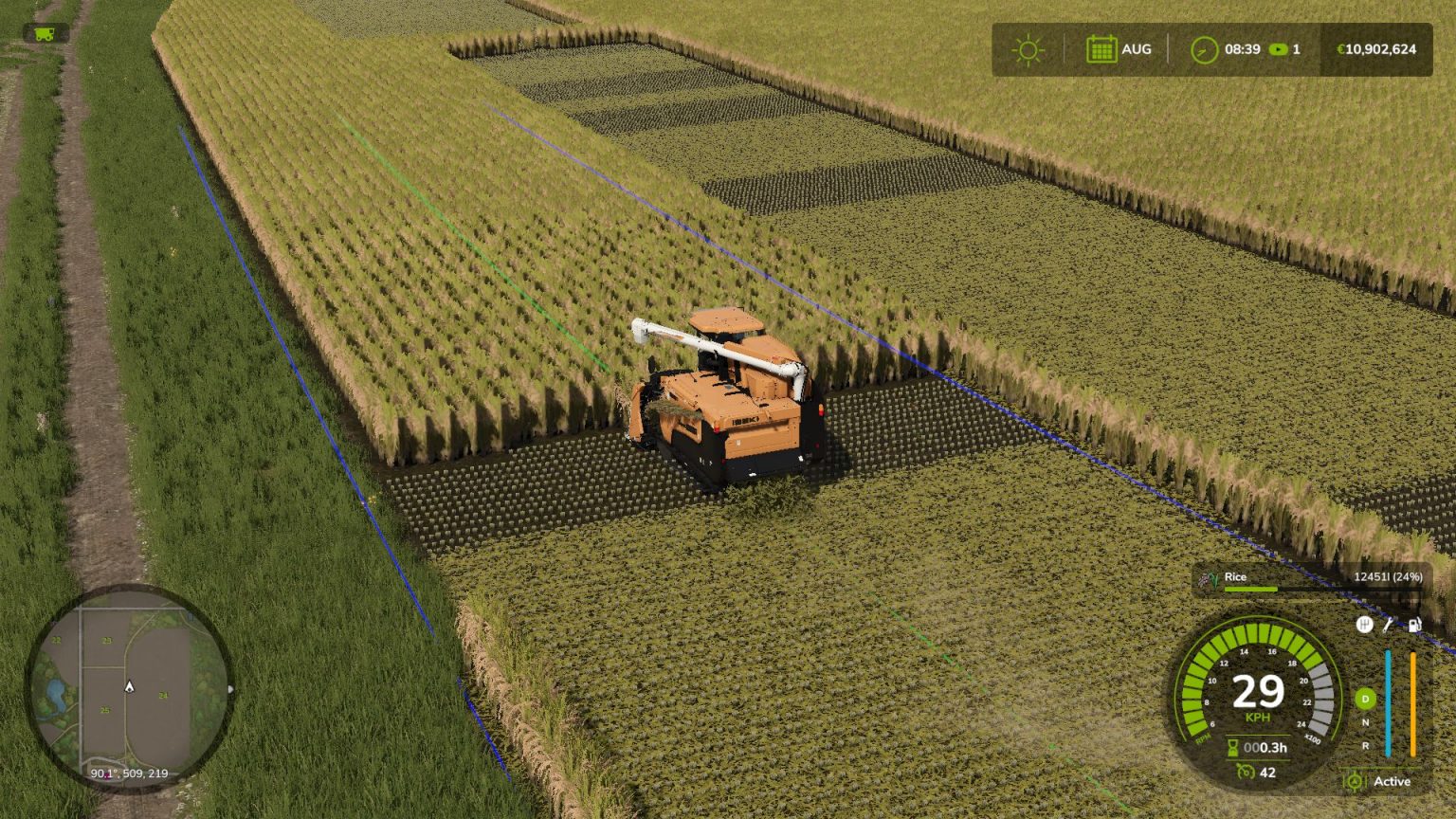Toggle Drive mode on the D selector
This screenshot has height=819, width=1456.
(x=1365, y=699)
